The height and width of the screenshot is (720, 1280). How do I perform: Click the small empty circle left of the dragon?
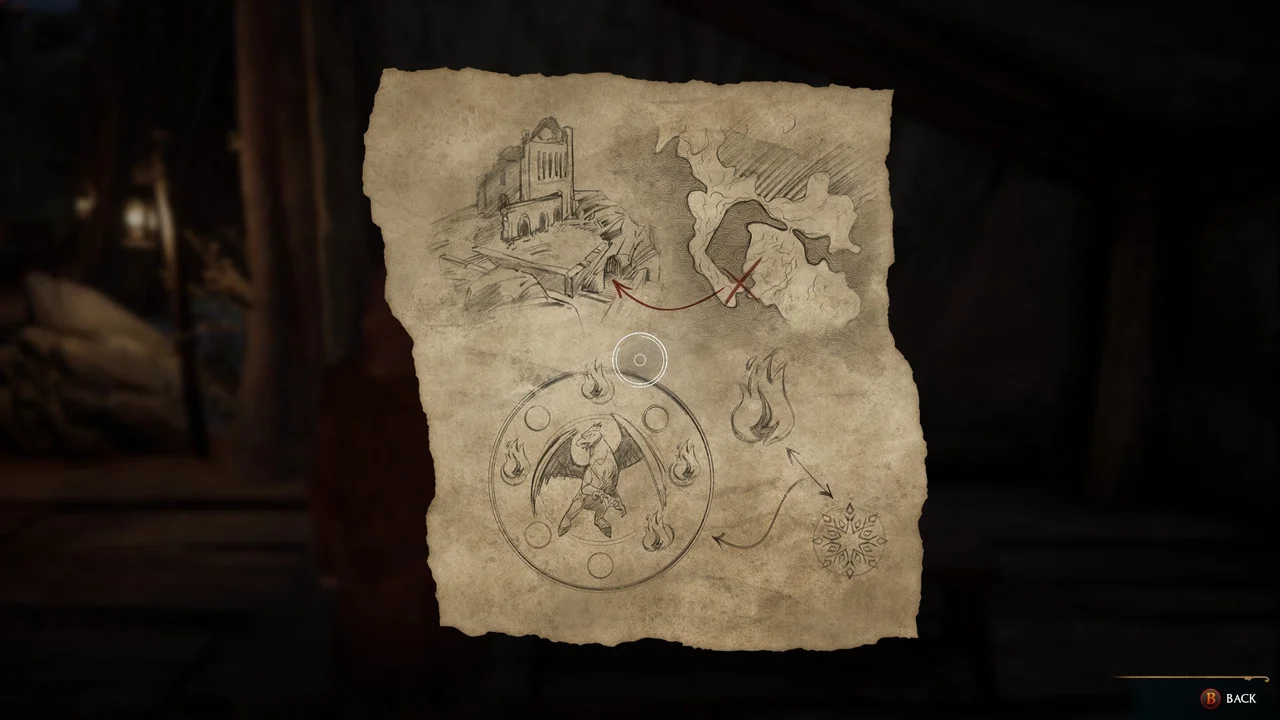tap(538, 416)
